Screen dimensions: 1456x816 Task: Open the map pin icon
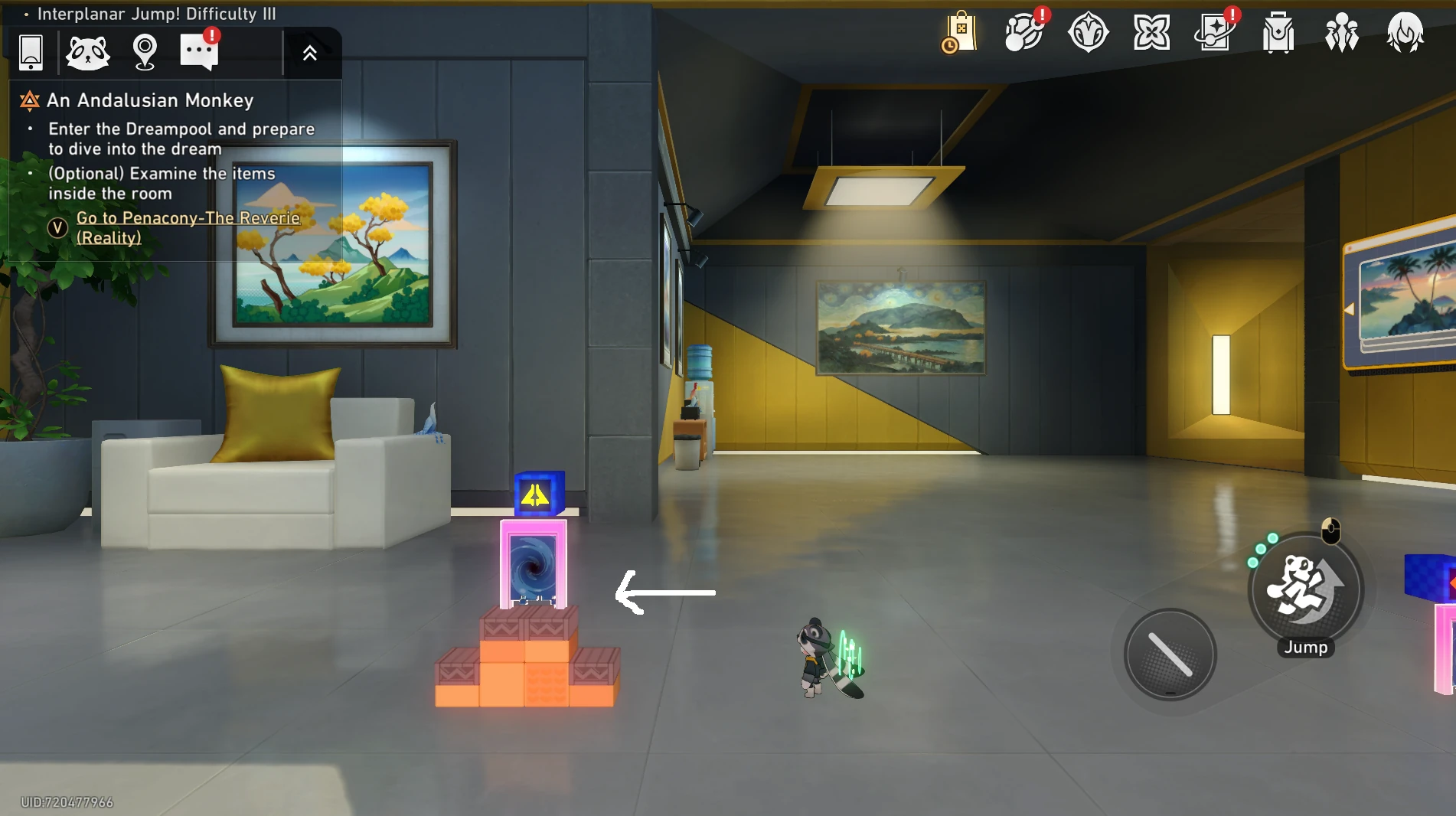point(145,53)
